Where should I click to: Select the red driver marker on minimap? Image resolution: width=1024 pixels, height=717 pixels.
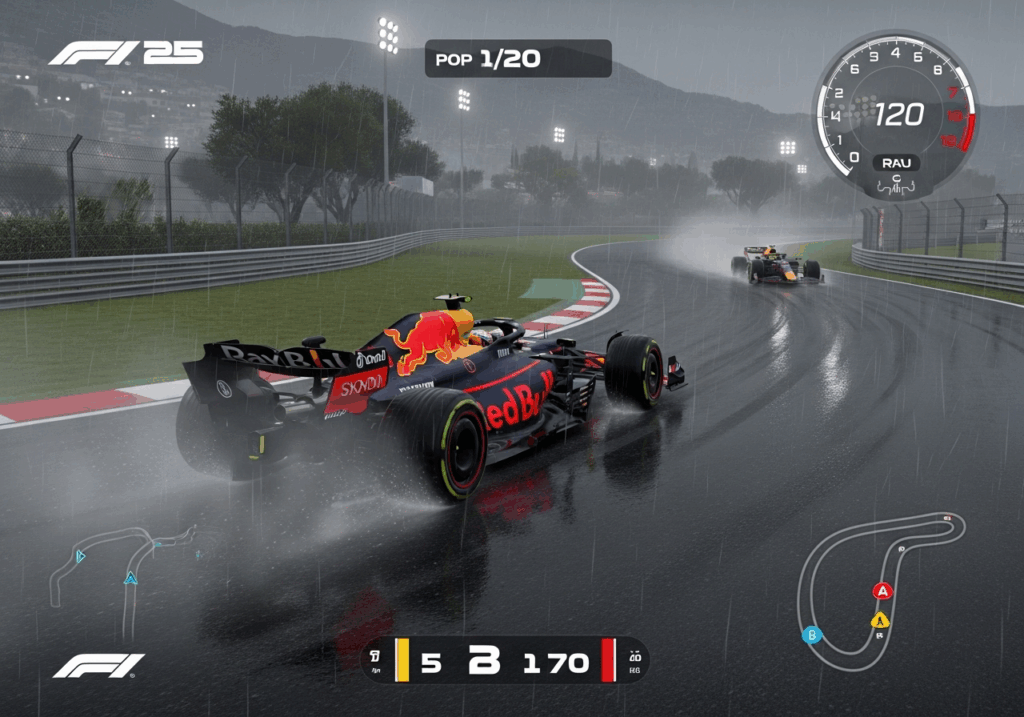(x=882, y=591)
